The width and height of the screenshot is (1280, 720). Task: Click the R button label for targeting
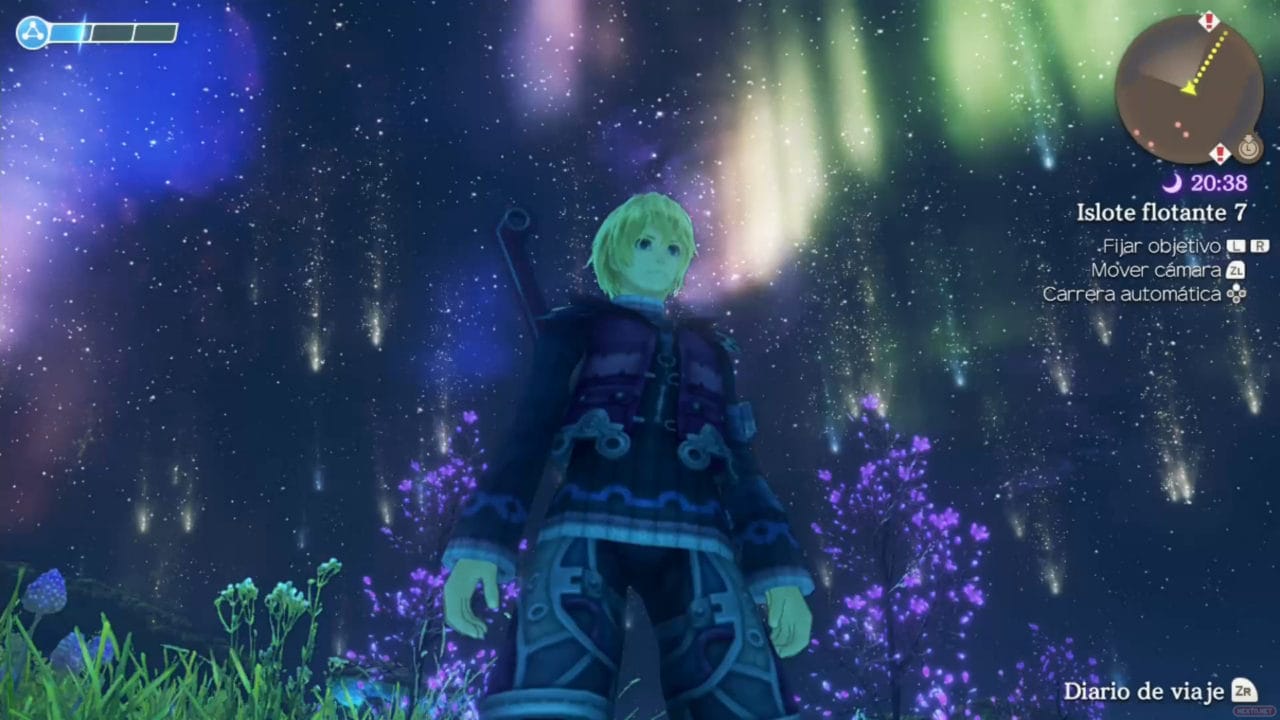[1259, 246]
